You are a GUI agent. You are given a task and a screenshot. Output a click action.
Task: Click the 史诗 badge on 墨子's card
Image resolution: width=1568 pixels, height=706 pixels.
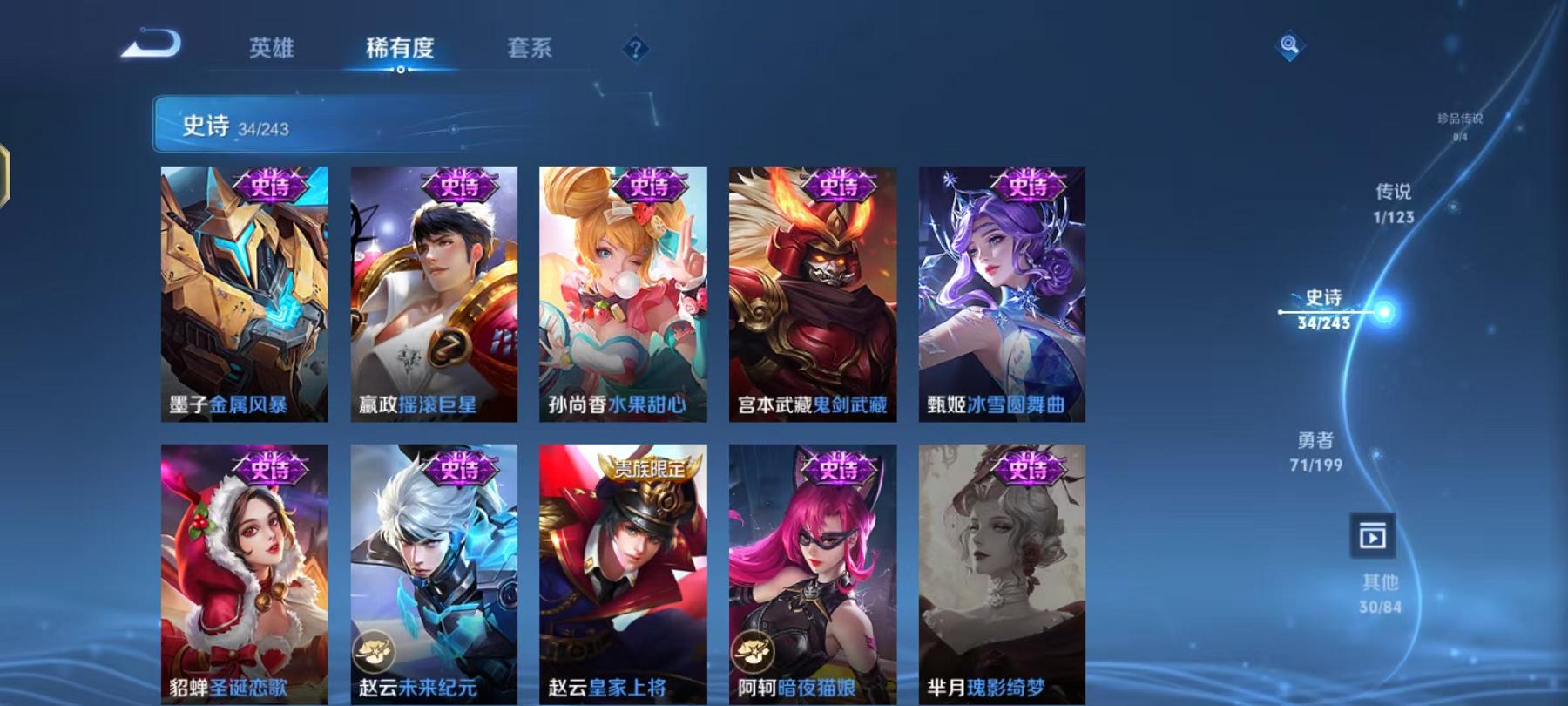click(x=270, y=186)
